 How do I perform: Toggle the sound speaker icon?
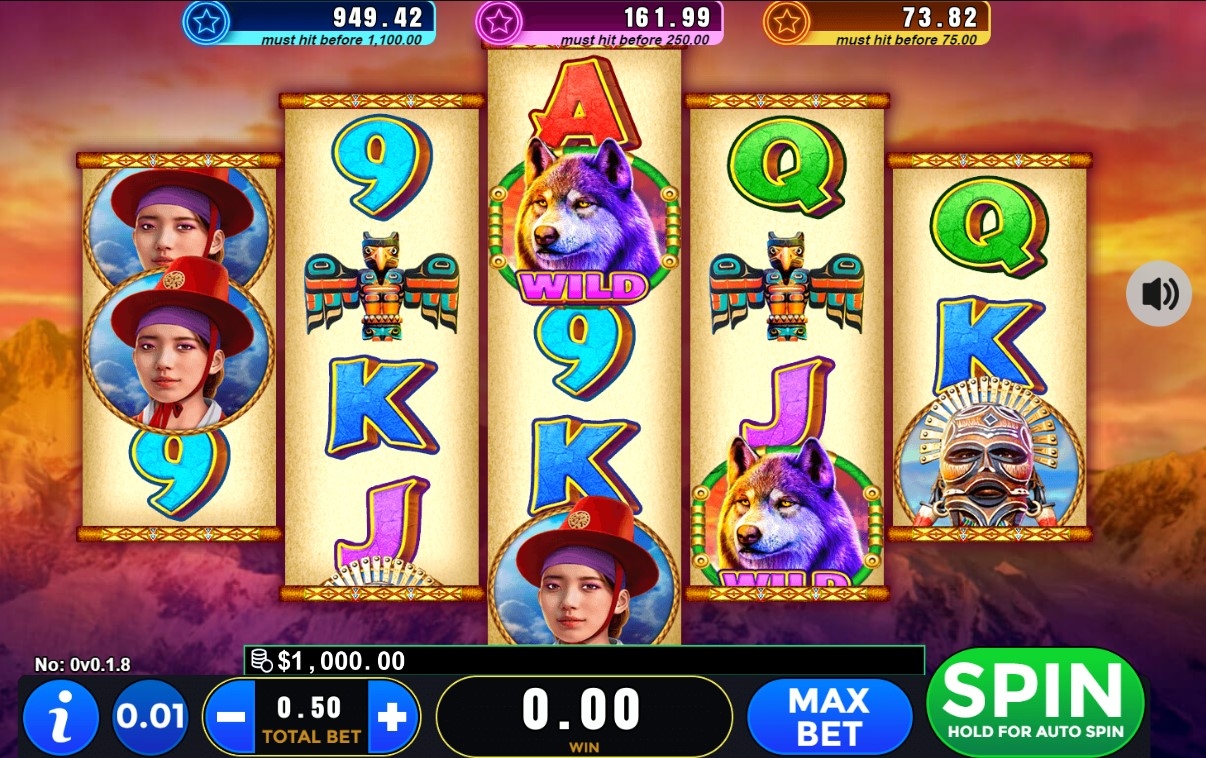coord(1159,294)
